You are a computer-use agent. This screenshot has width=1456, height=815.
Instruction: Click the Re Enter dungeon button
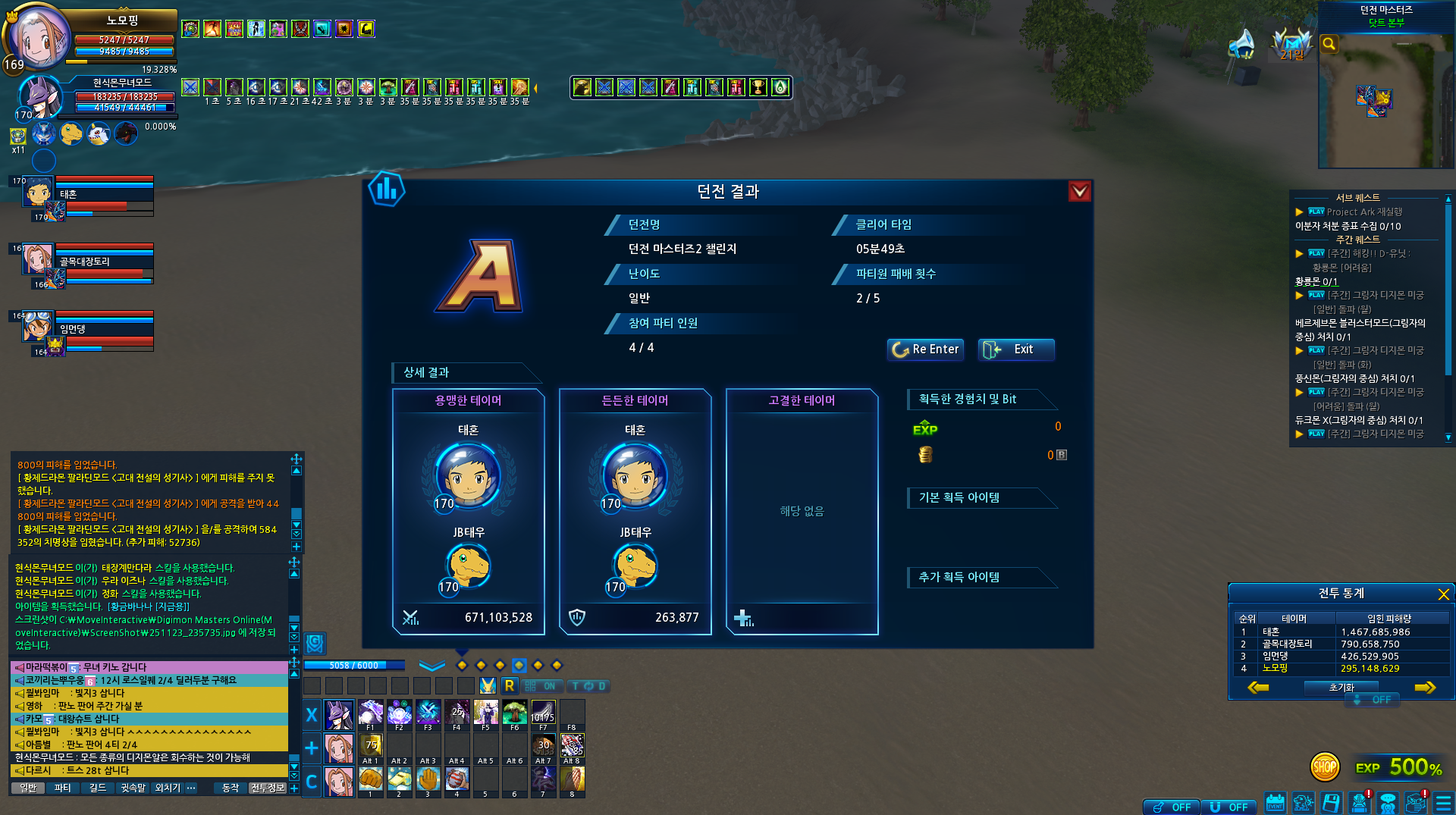pyautogui.click(x=925, y=350)
